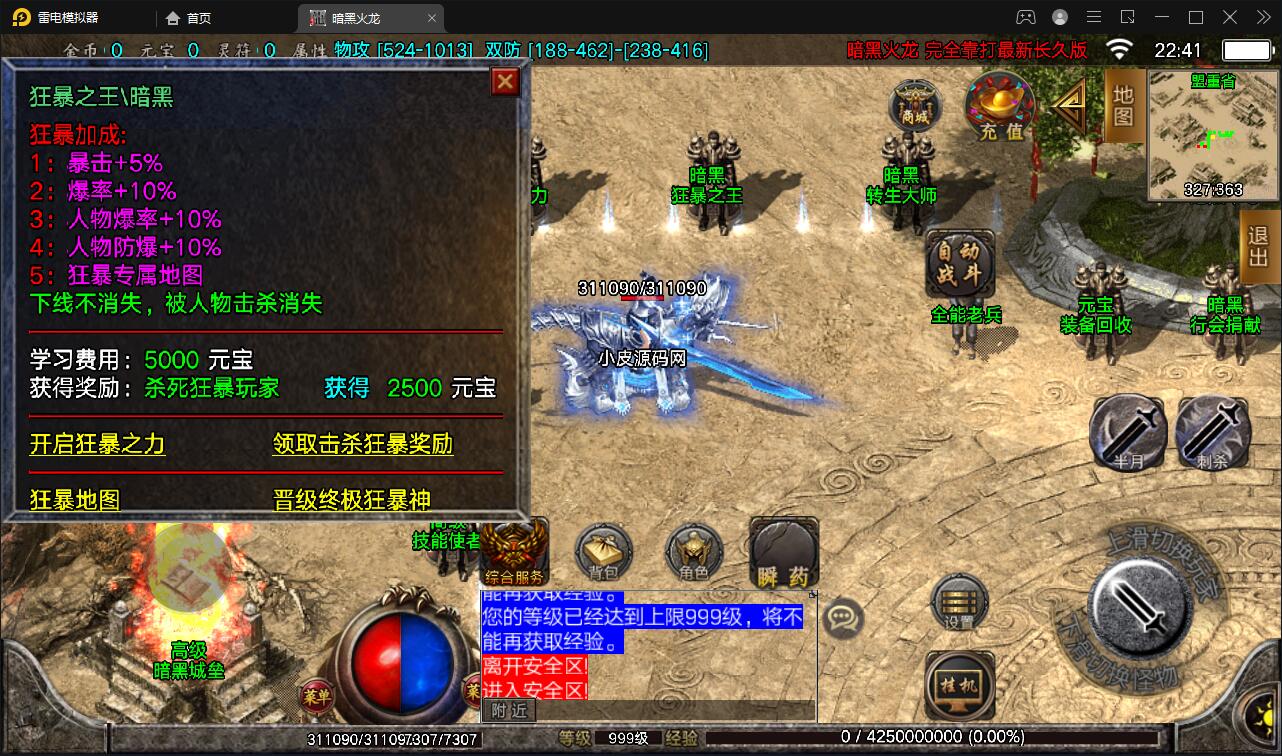Image resolution: width=1282 pixels, height=756 pixels.
Task: Select the 半月 Half Moon skill icon
Action: click(x=1127, y=432)
